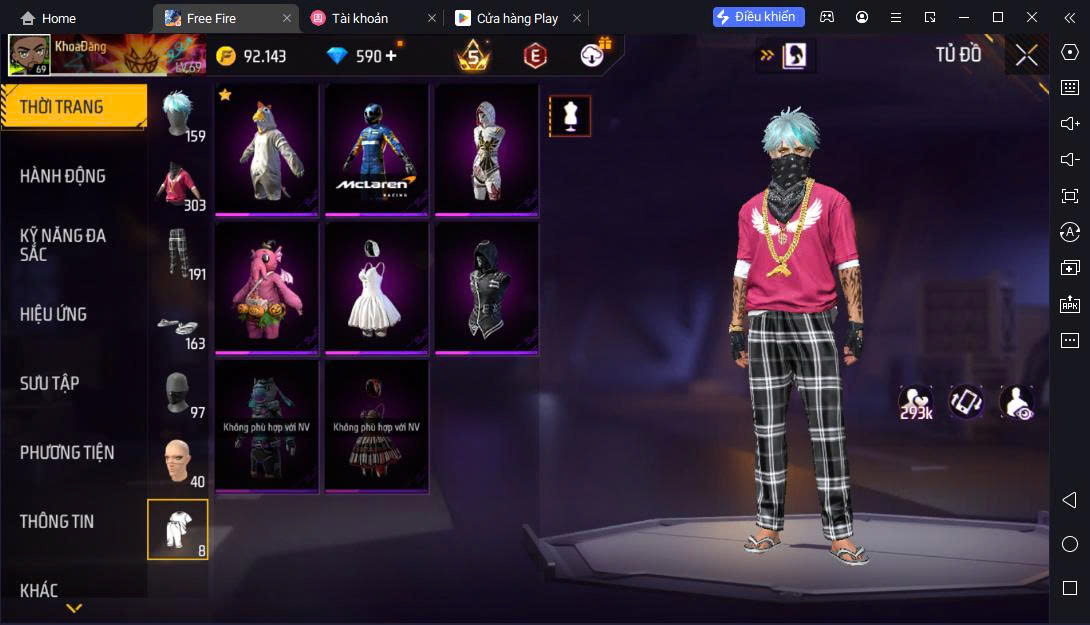
Task: Add diamonds with the plus button
Action: 390,56
